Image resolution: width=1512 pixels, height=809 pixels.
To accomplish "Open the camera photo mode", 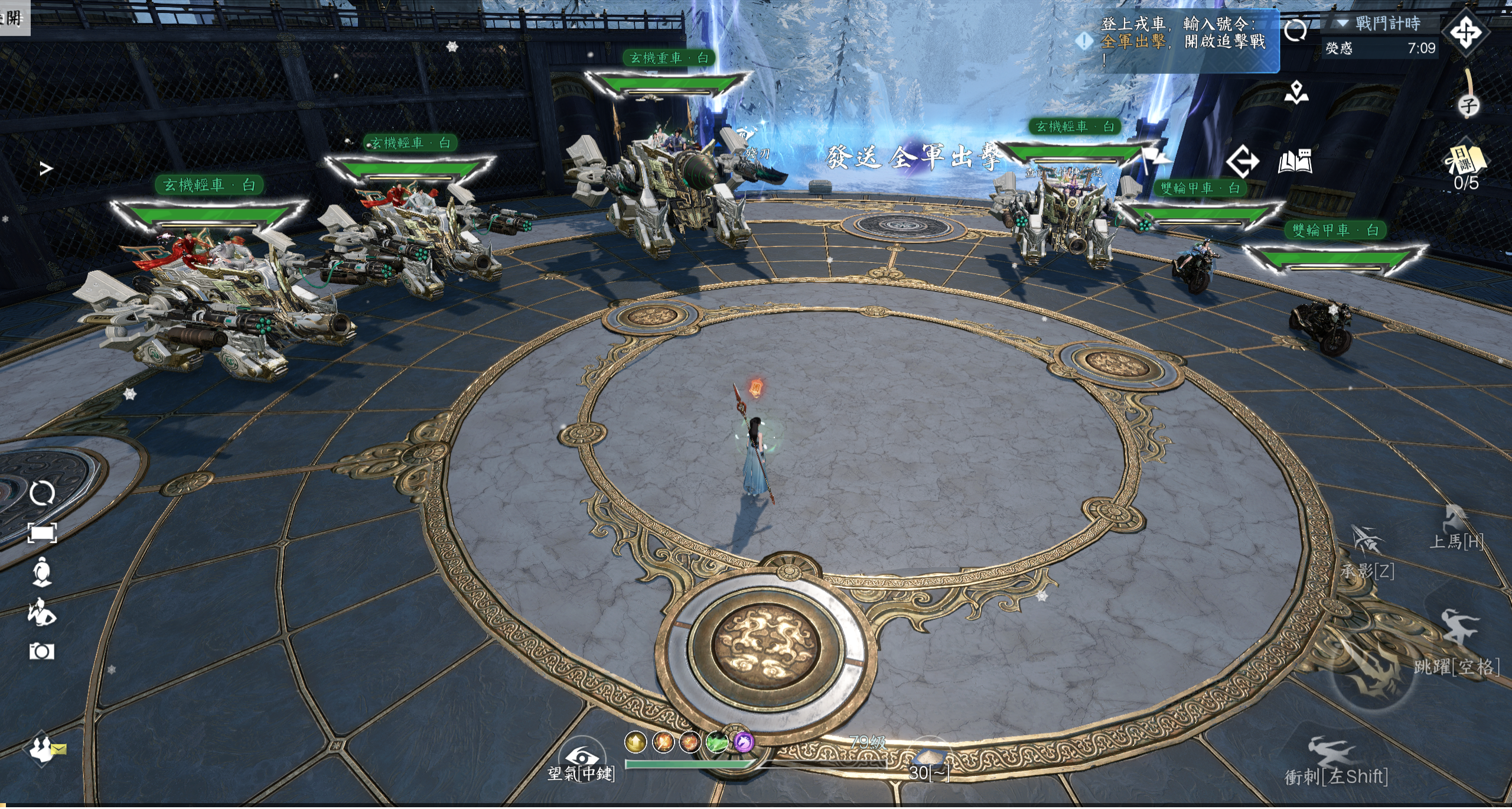I will pyautogui.click(x=42, y=651).
